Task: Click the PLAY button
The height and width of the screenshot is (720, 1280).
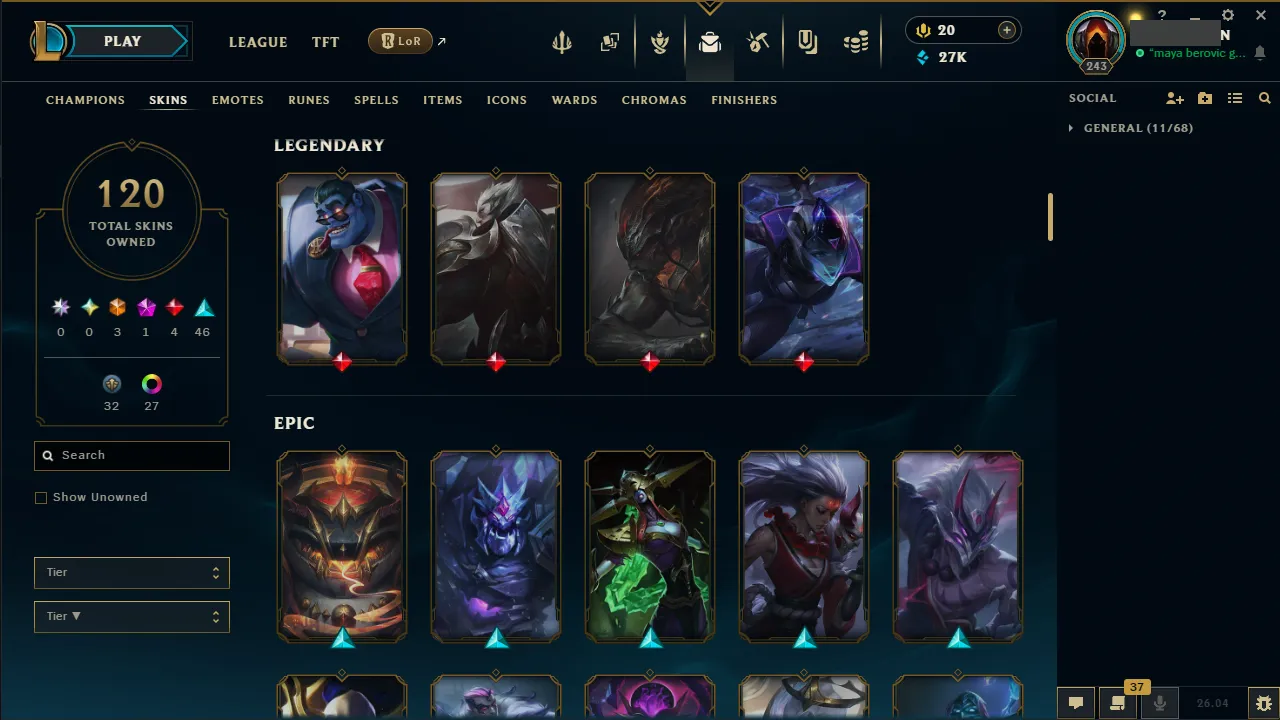Action: [x=122, y=41]
